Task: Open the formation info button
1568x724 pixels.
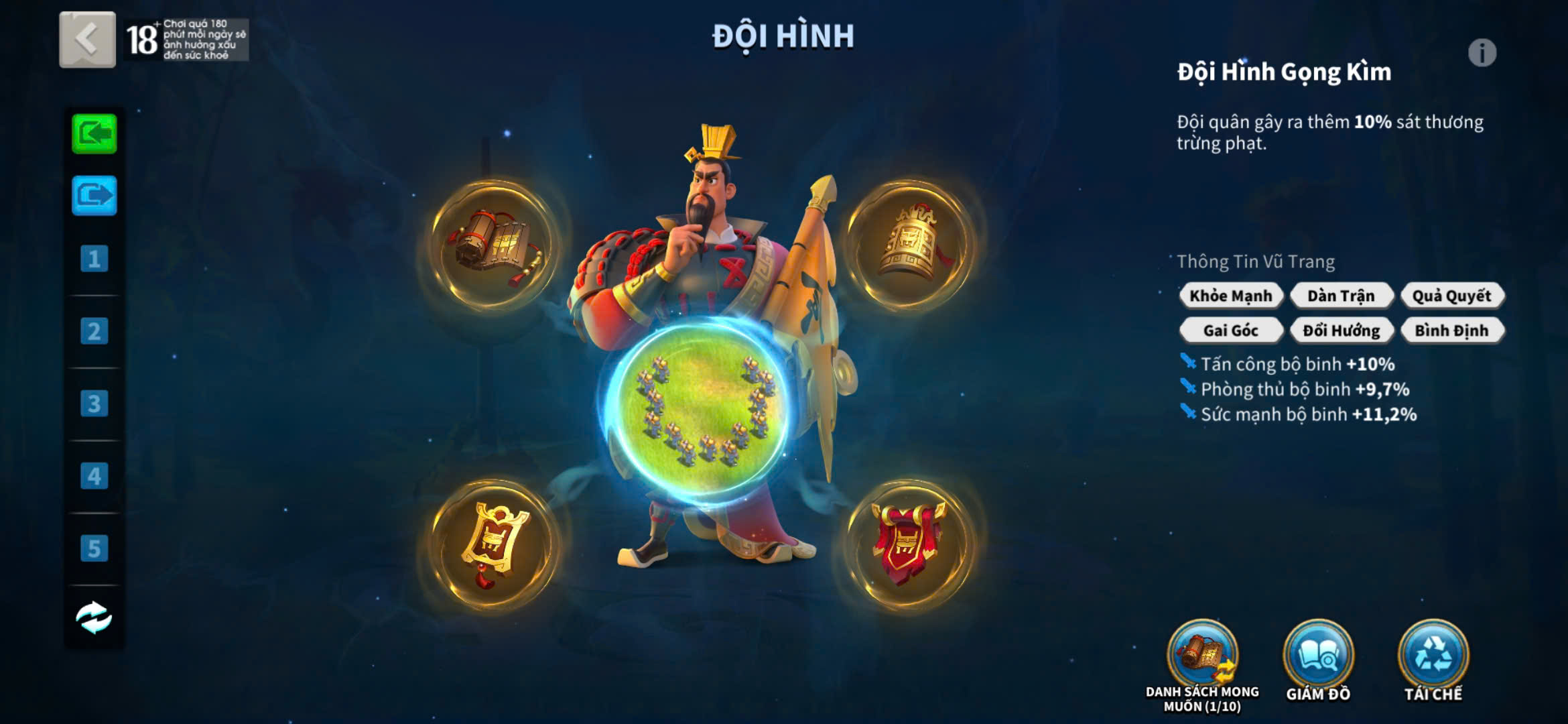Action: [1482, 53]
